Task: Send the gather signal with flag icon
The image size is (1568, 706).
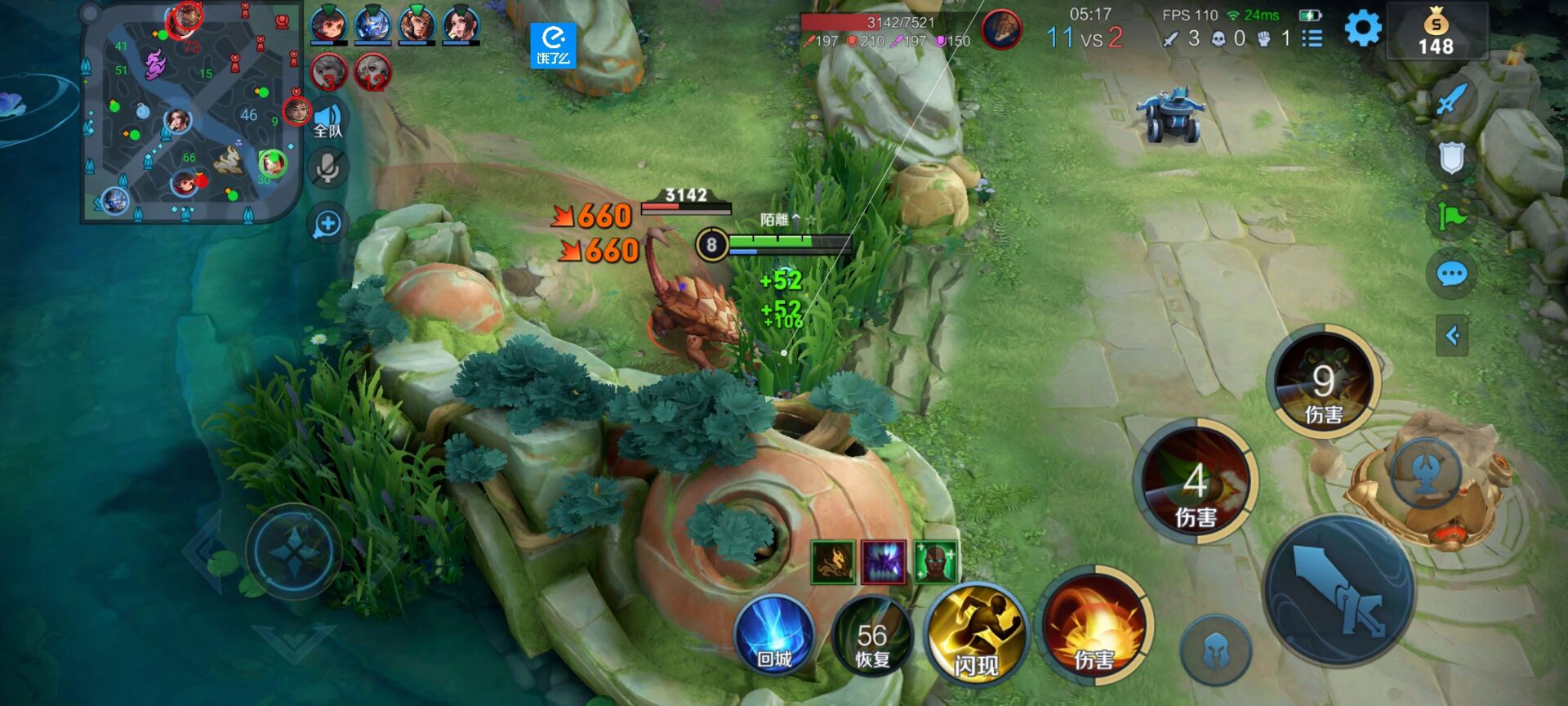Action: click(x=1451, y=217)
